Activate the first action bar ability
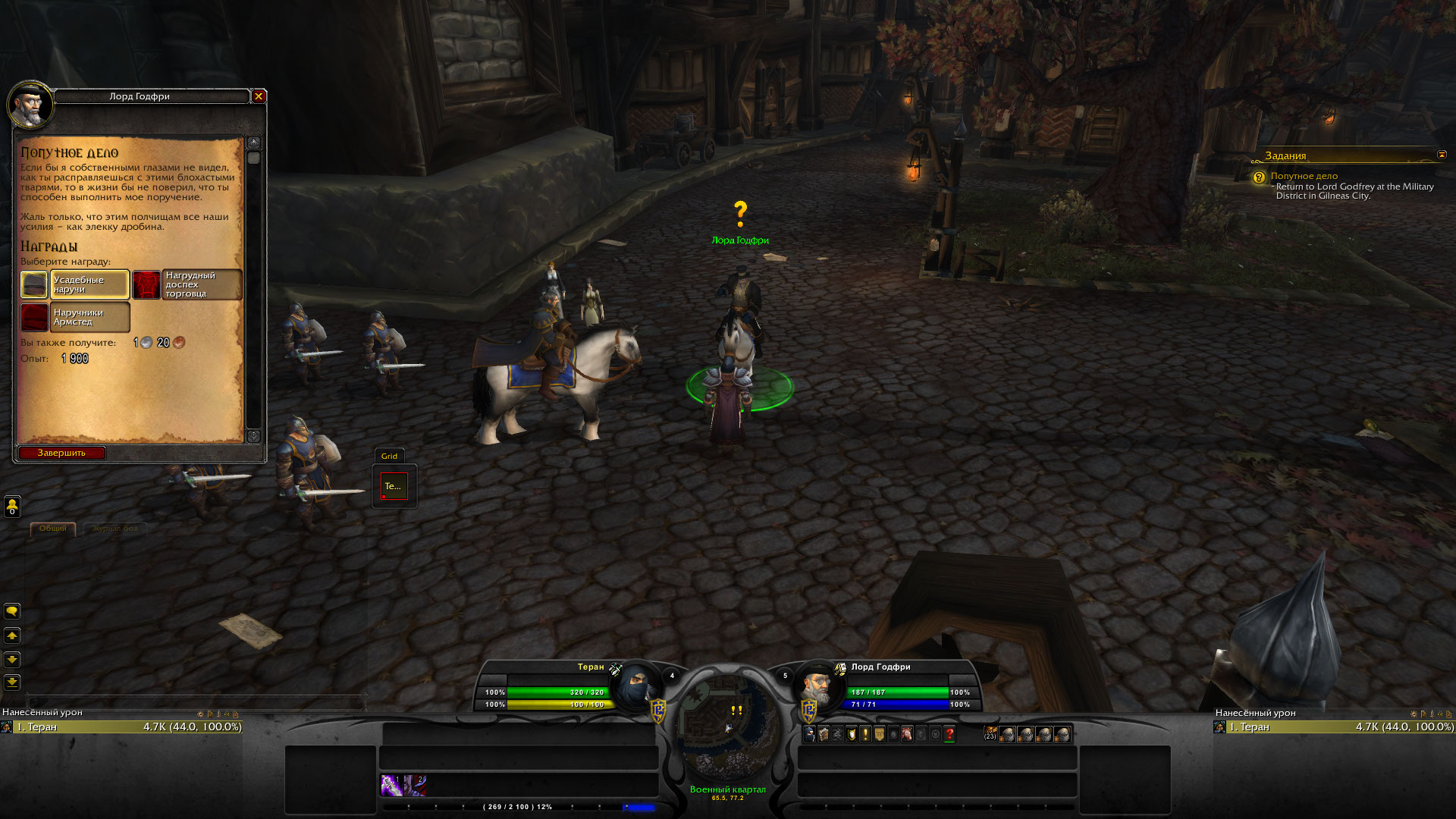The height and width of the screenshot is (819, 1456). pyautogui.click(x=391, y=785)
